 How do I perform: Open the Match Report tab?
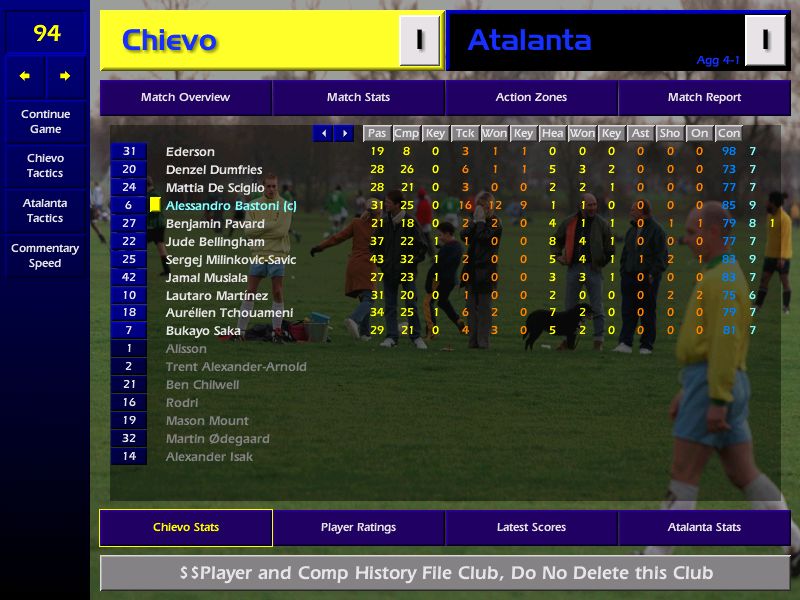[704, 98]
